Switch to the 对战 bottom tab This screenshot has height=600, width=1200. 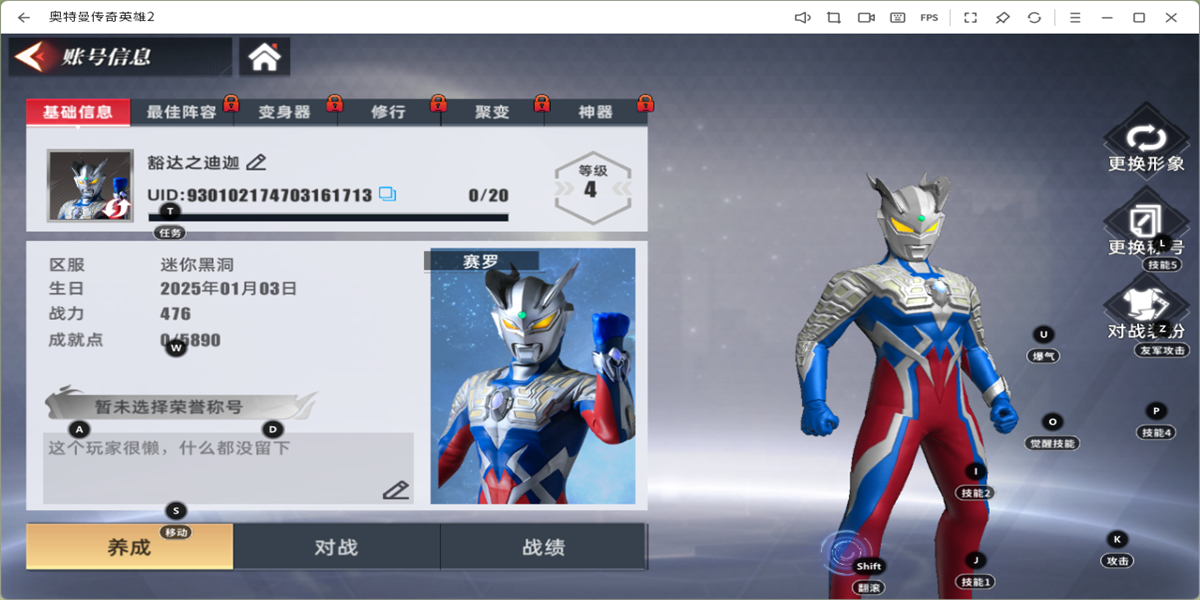click(x=336, y=547)
